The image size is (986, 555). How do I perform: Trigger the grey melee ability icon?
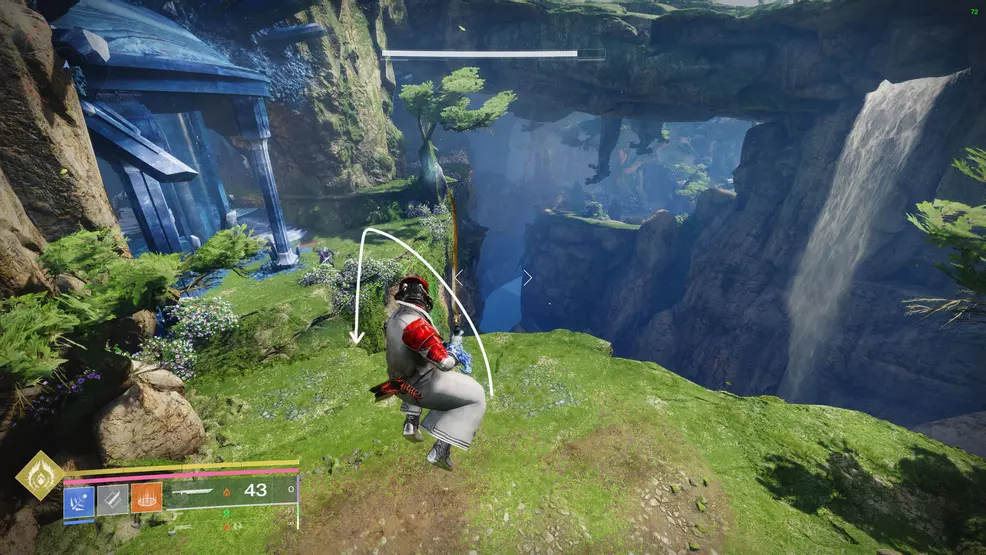coord(112,499)
